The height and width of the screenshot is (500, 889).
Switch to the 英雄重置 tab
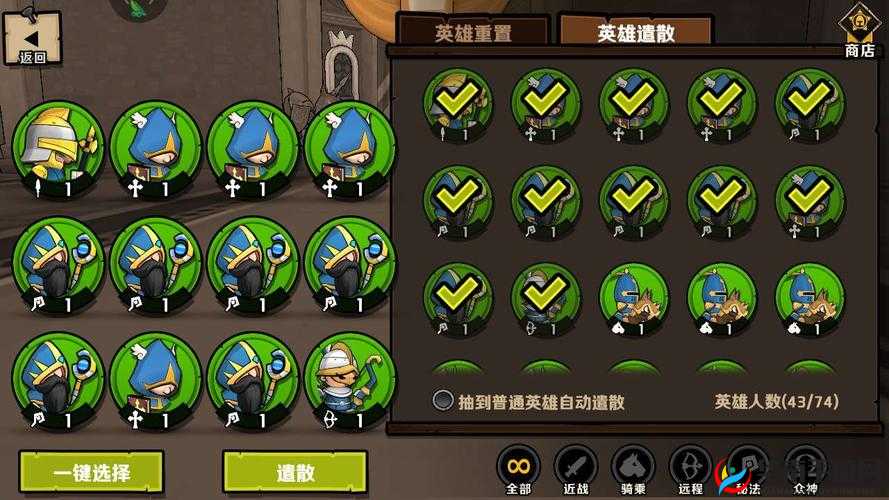click(x=473, y=33)
